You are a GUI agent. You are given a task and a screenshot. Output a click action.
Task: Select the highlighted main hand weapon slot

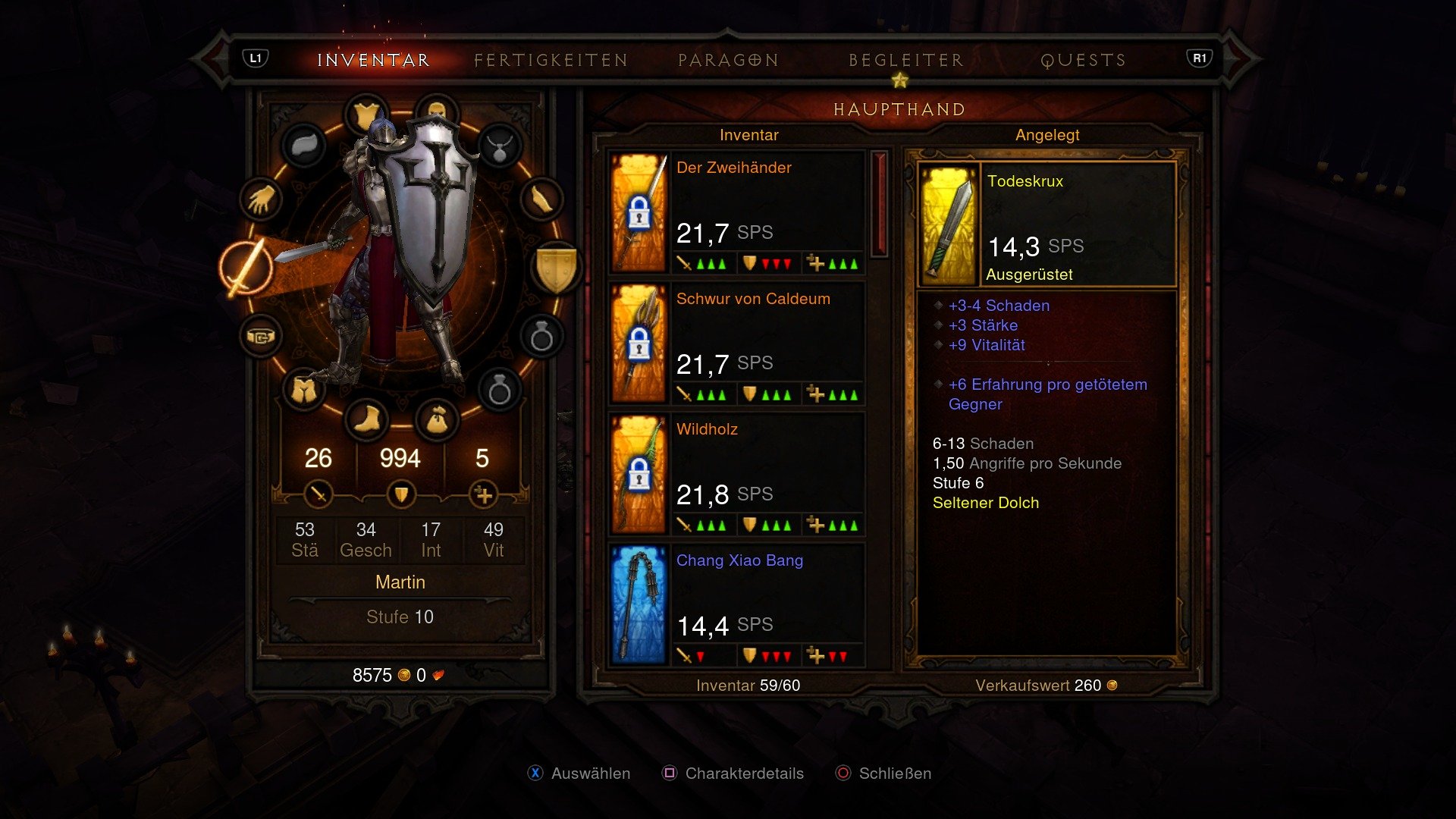pos(244,267)
